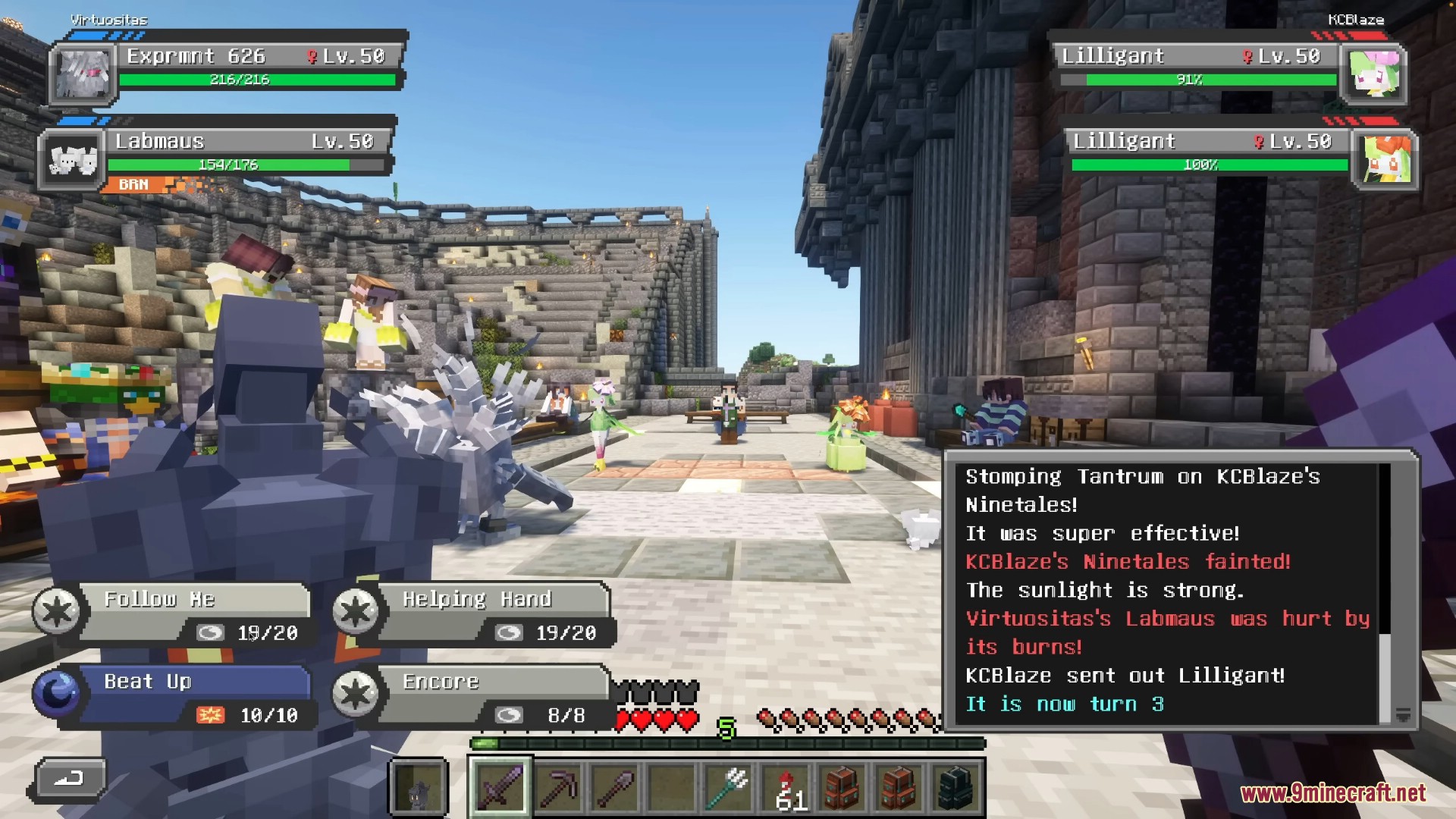Click the back arrow button
This screenshot has width=1456, height=819.
point(69,779)
